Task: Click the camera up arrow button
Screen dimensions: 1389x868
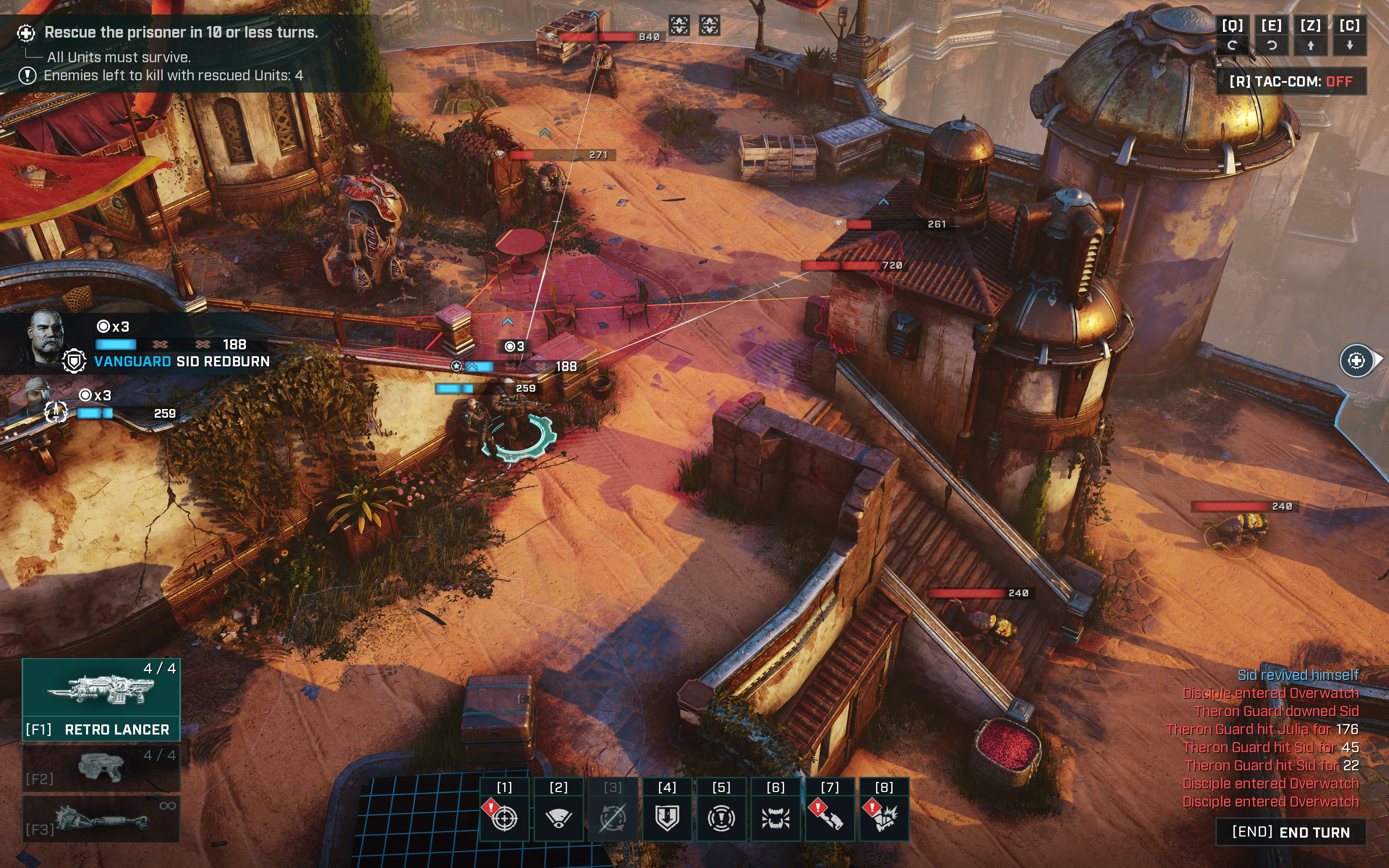Action: coord(1311,45)
